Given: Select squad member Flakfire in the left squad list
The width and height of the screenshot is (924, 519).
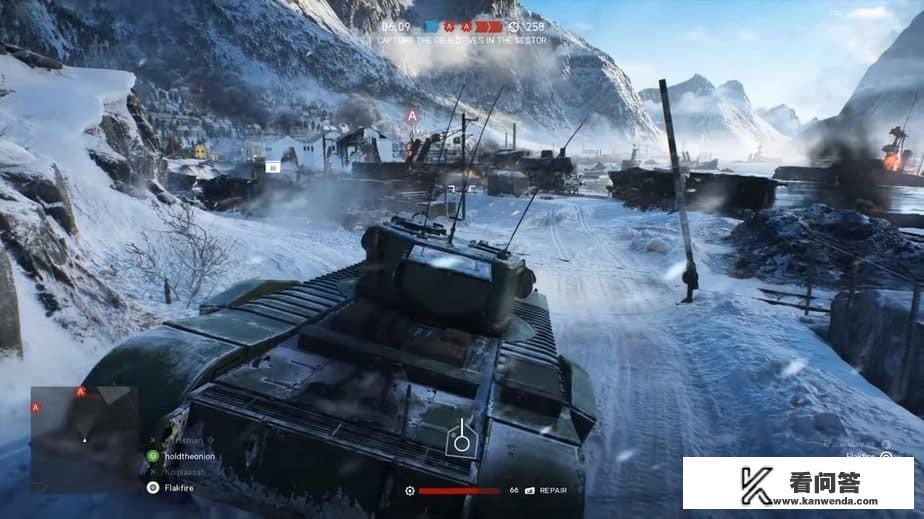Looking at the screenshot, I should 180,487.
